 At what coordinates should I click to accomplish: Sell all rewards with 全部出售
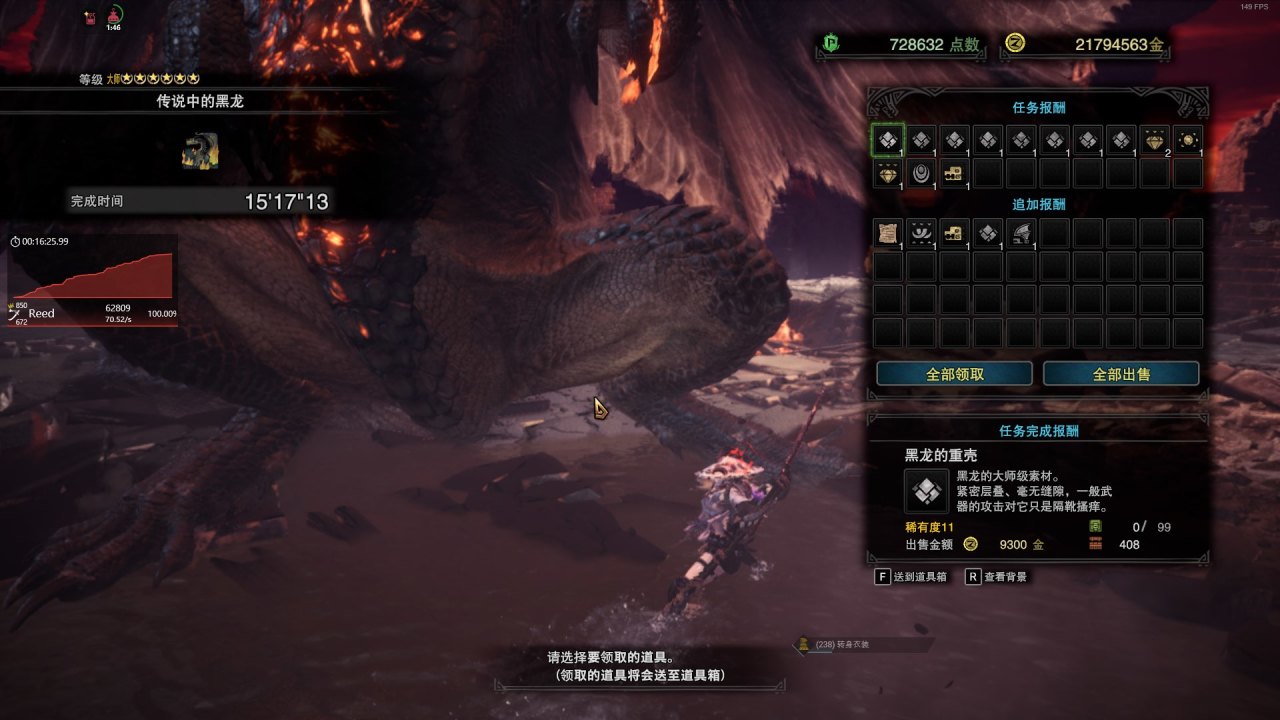1120,374
